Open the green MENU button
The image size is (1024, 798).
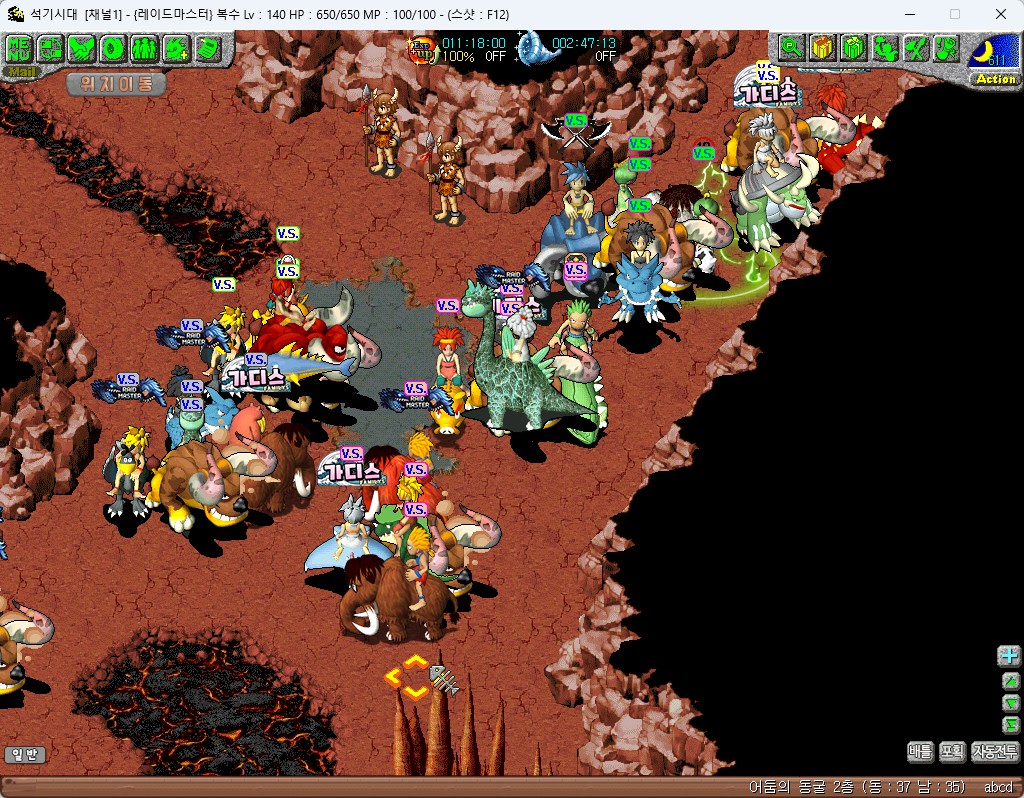(19, 47)
